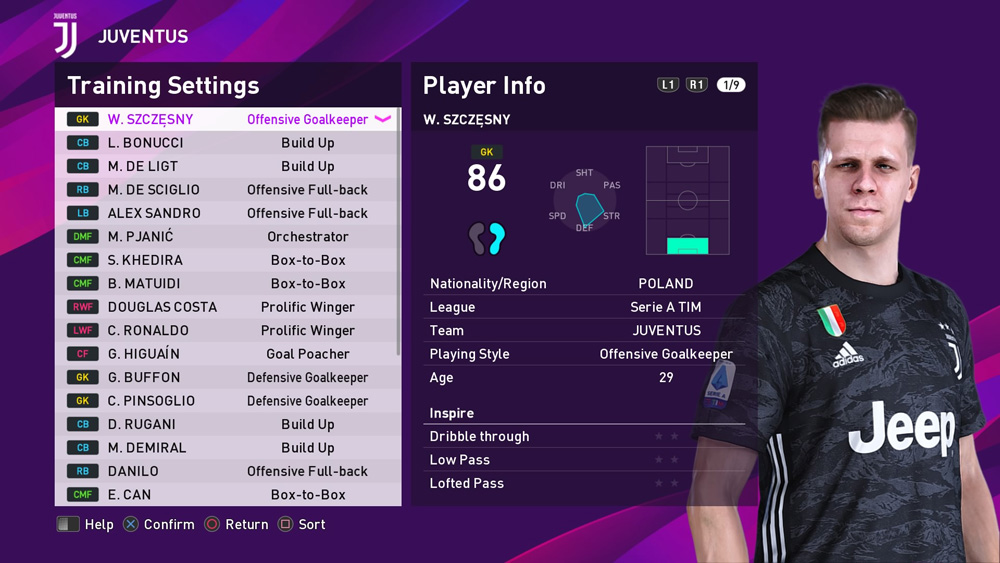Select M. Demiral in the list
This screenshot has width=1000, height=563.
tap(227, 448)
